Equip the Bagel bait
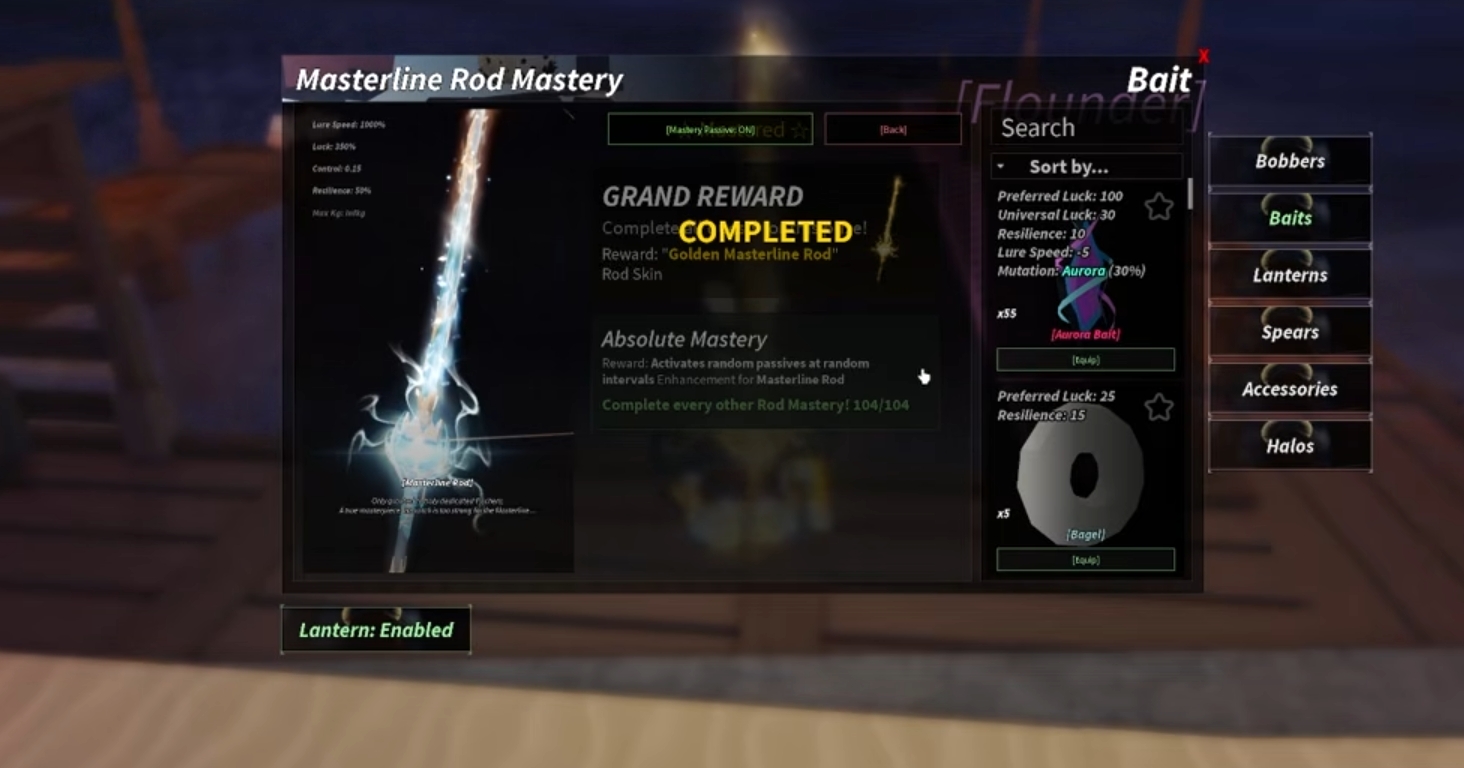 pyautogui.click(x=1085, y=560)
